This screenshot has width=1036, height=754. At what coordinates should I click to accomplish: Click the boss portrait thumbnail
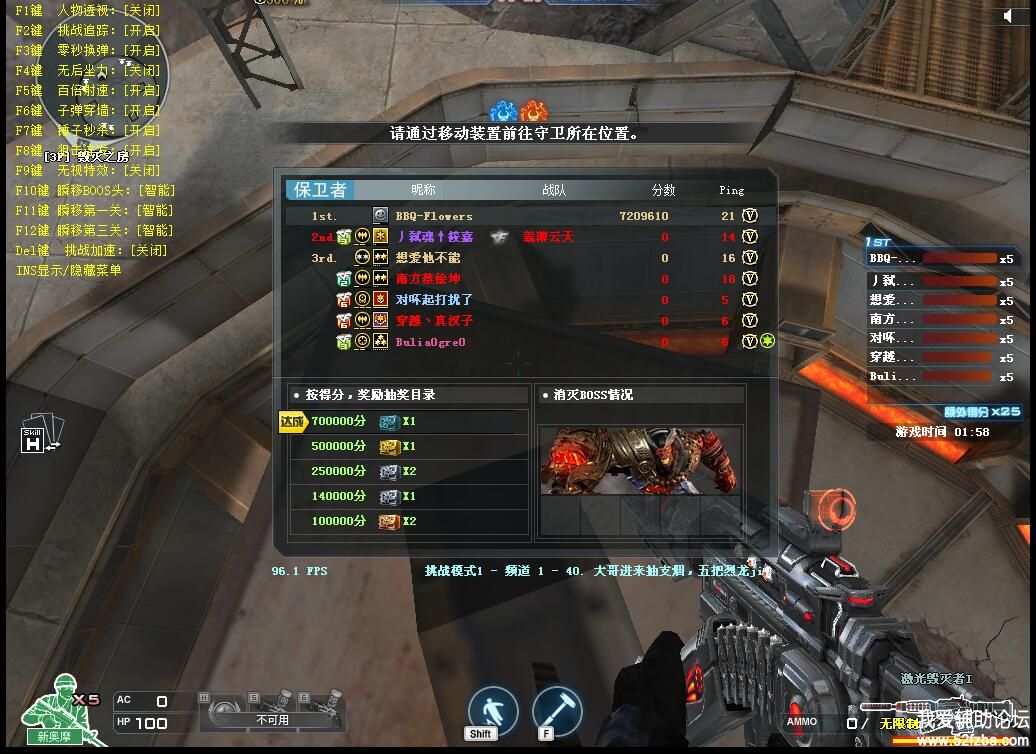640,461
